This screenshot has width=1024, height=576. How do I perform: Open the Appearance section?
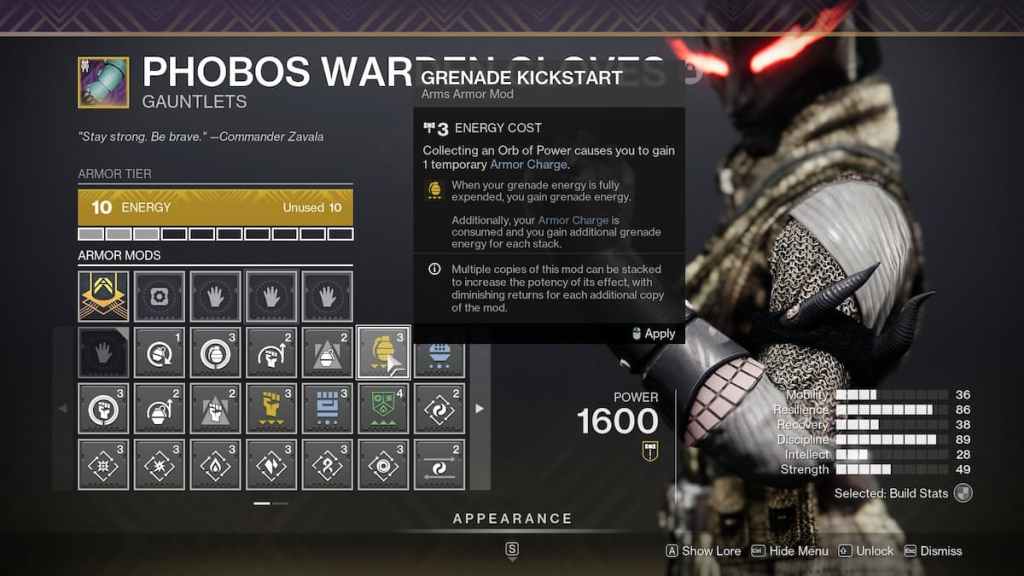coord(512,519)
